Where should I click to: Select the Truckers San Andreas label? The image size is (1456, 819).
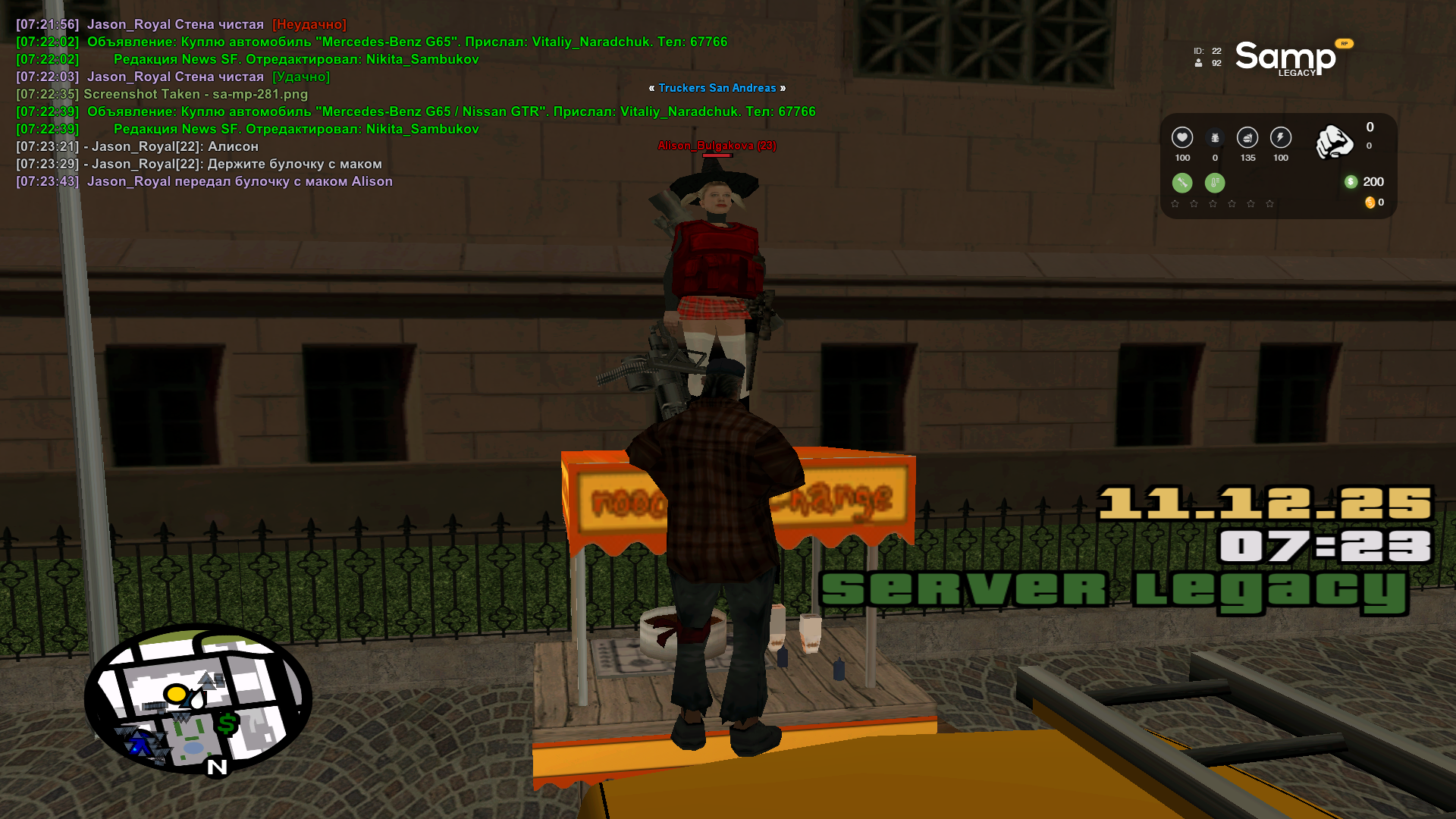pos(717,88)
